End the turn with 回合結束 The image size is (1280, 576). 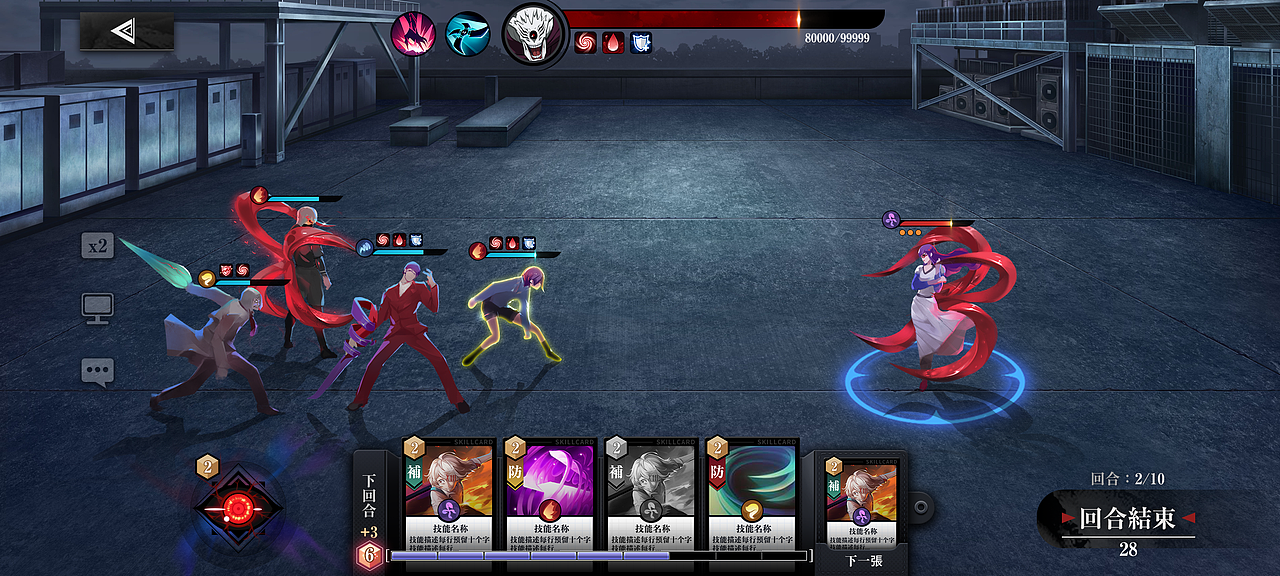pyautogui.click(x=1130, y=518)
